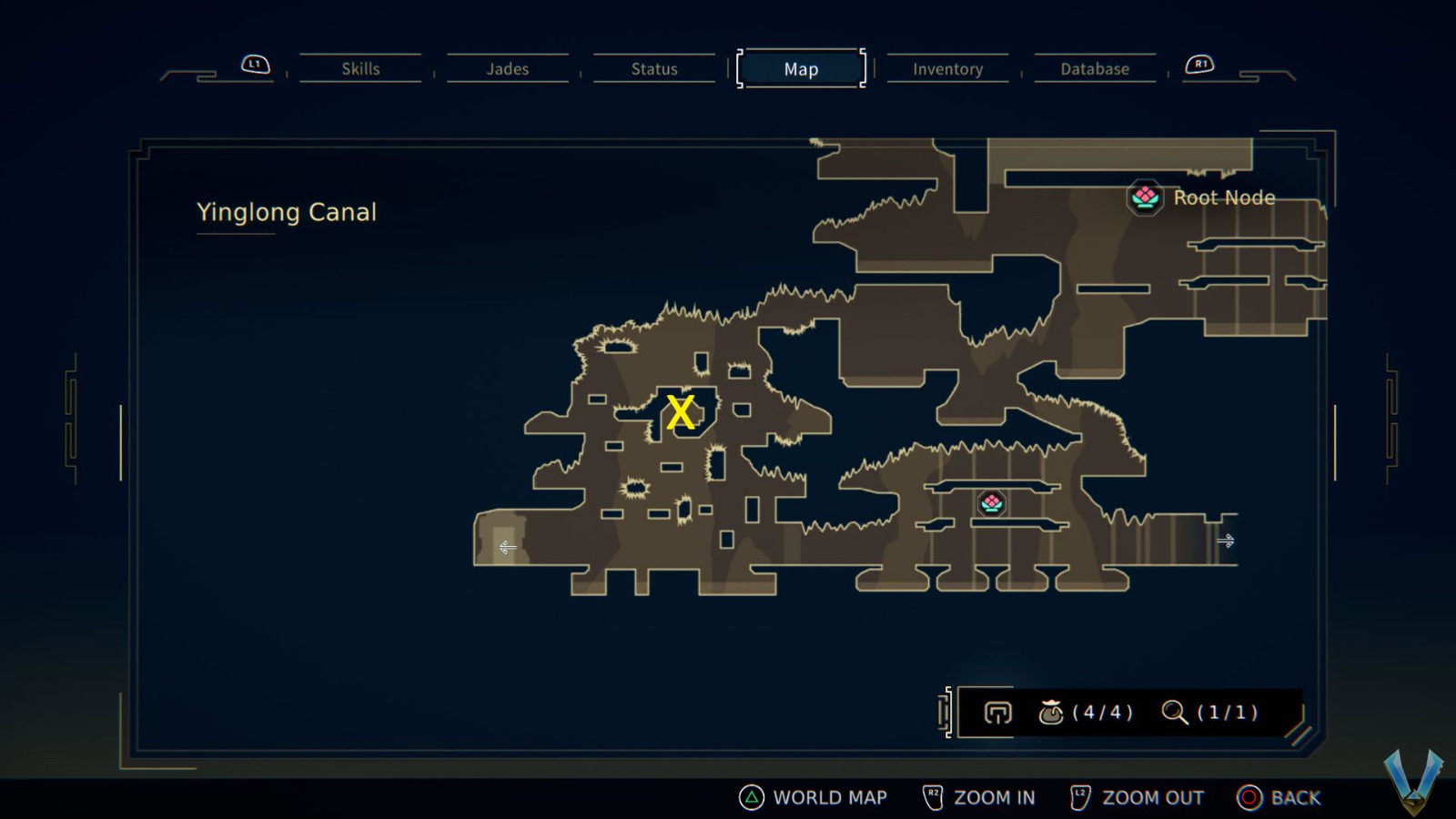Open the Inventory tab
1456x819 pixels.
(947, 68)
